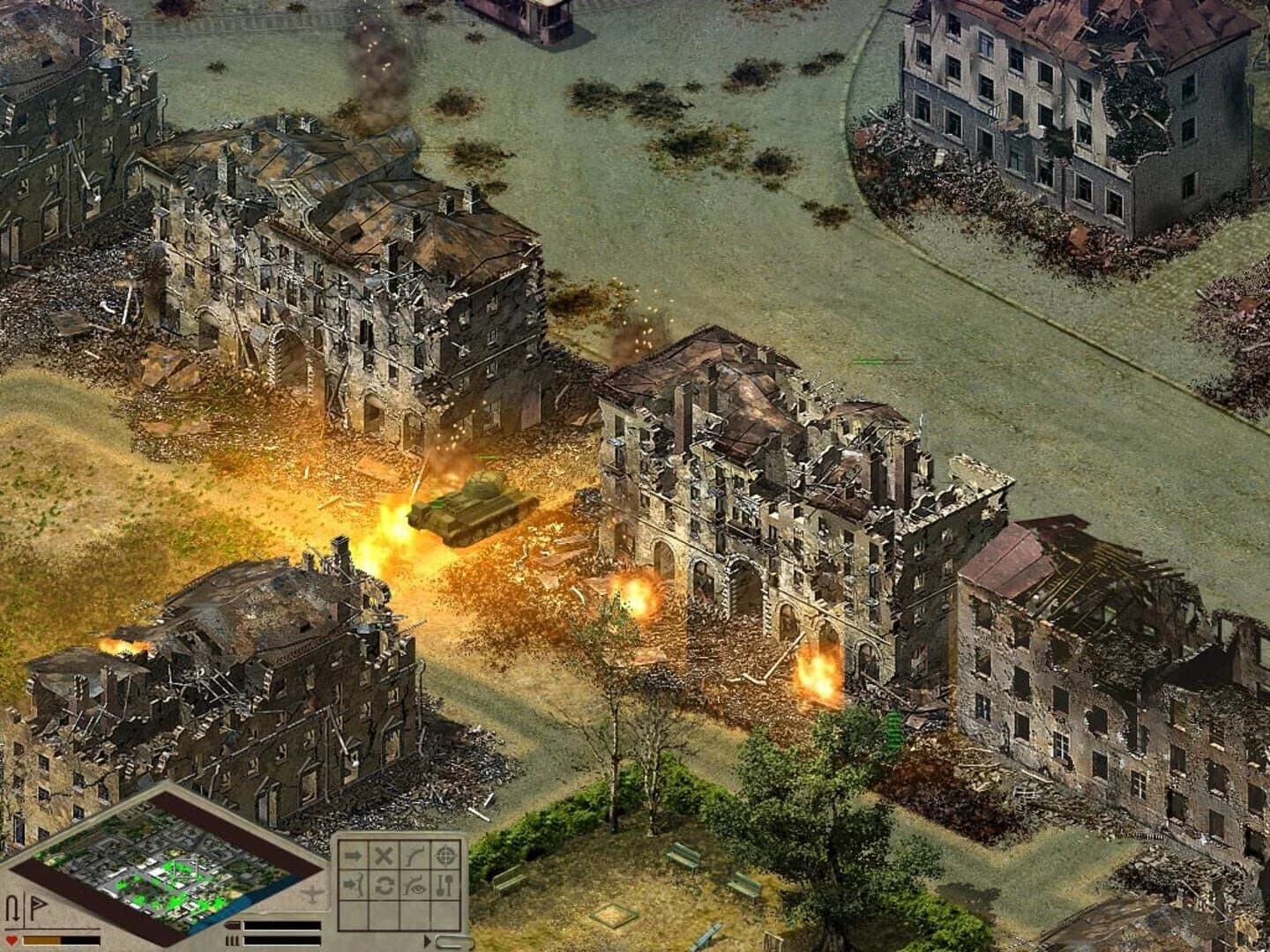Select the grenade throw command icon
This screenshot has height=952, width=1270.
coord(415,855)
